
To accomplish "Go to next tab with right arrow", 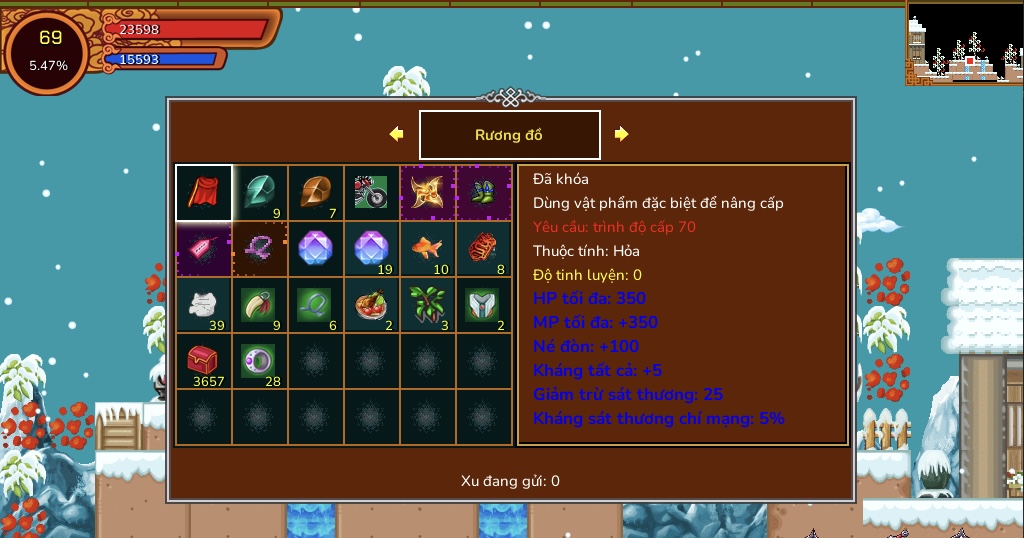I will point(622,134).
